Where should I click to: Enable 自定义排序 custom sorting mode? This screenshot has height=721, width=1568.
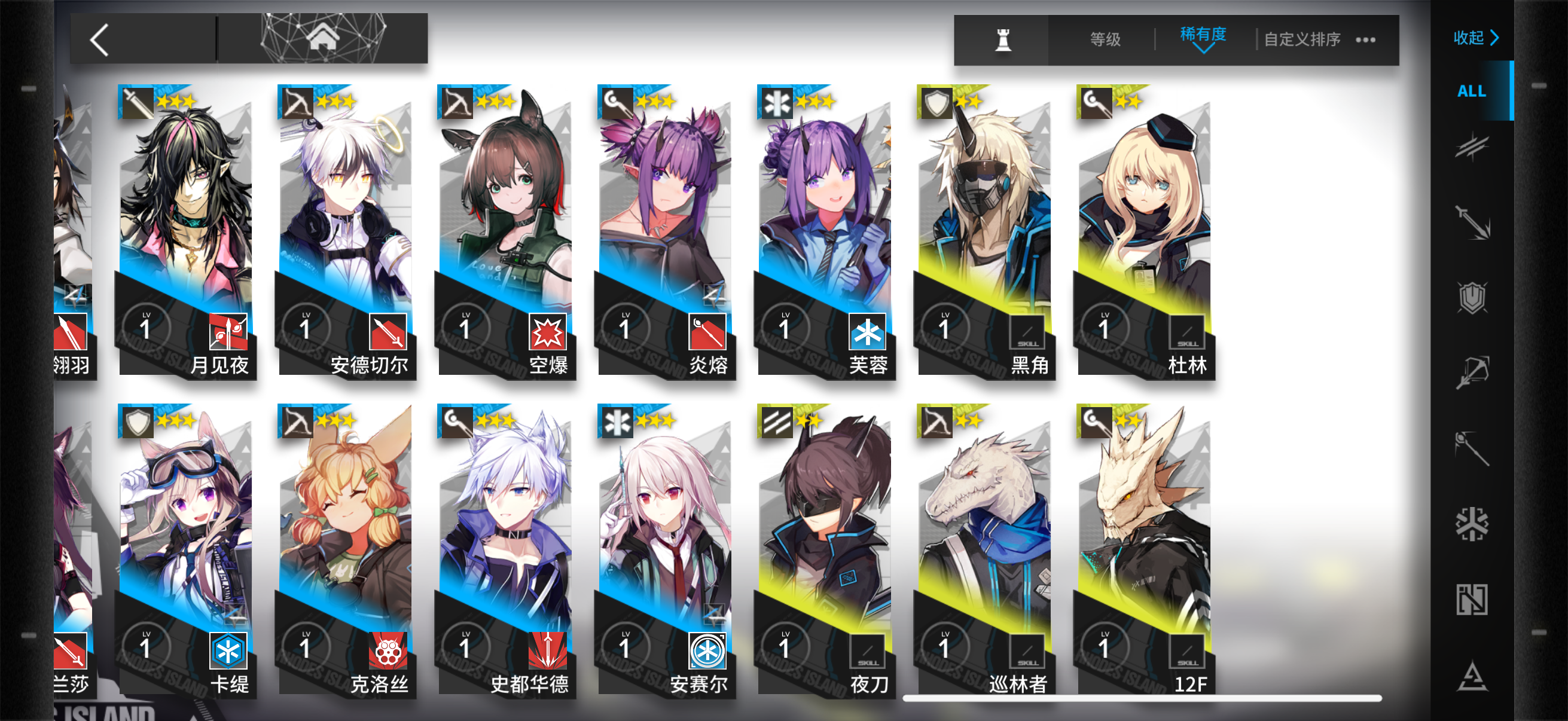click(x=1304, y=39)
